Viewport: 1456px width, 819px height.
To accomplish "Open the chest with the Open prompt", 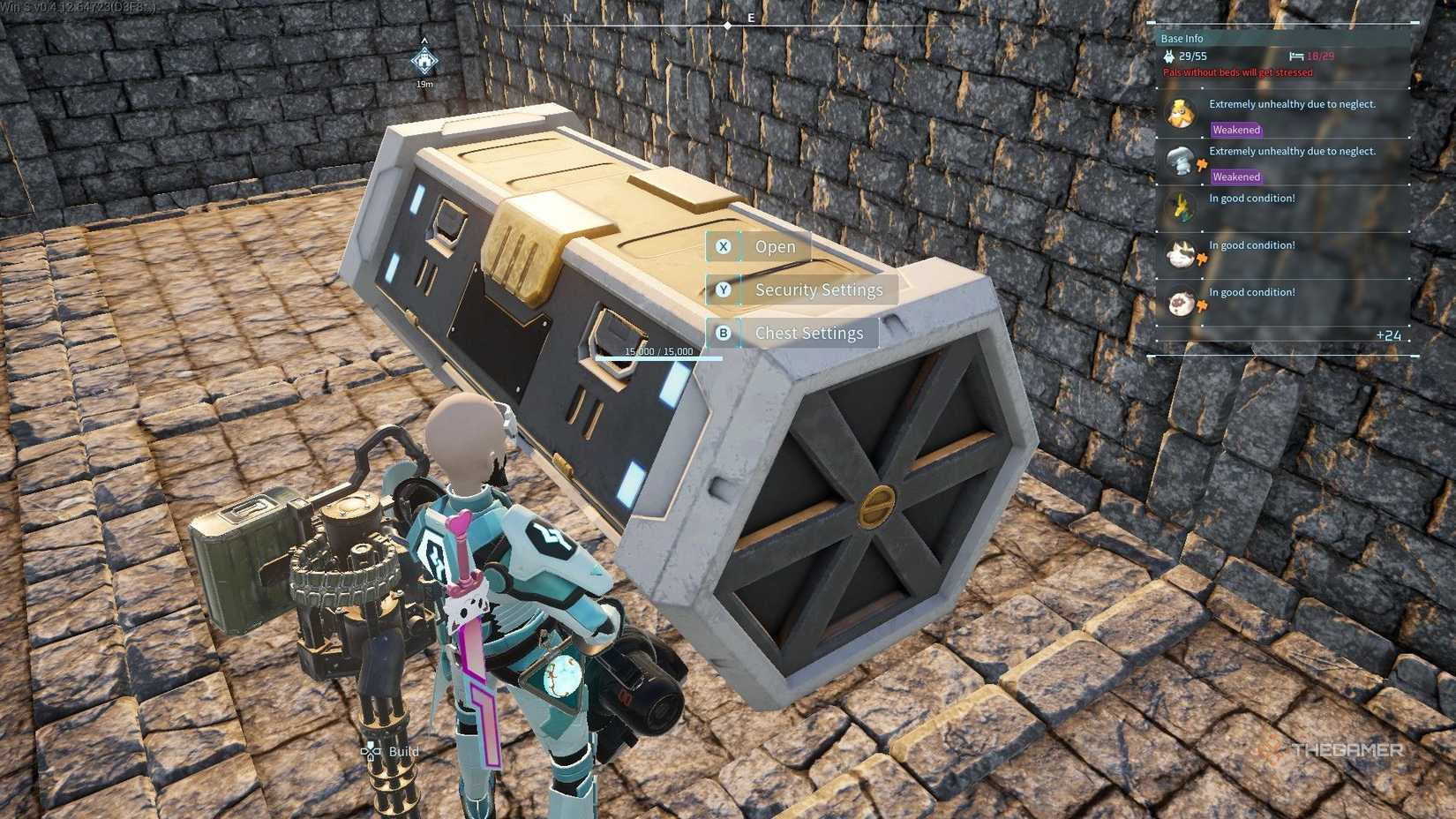I will tap(774, 246).
